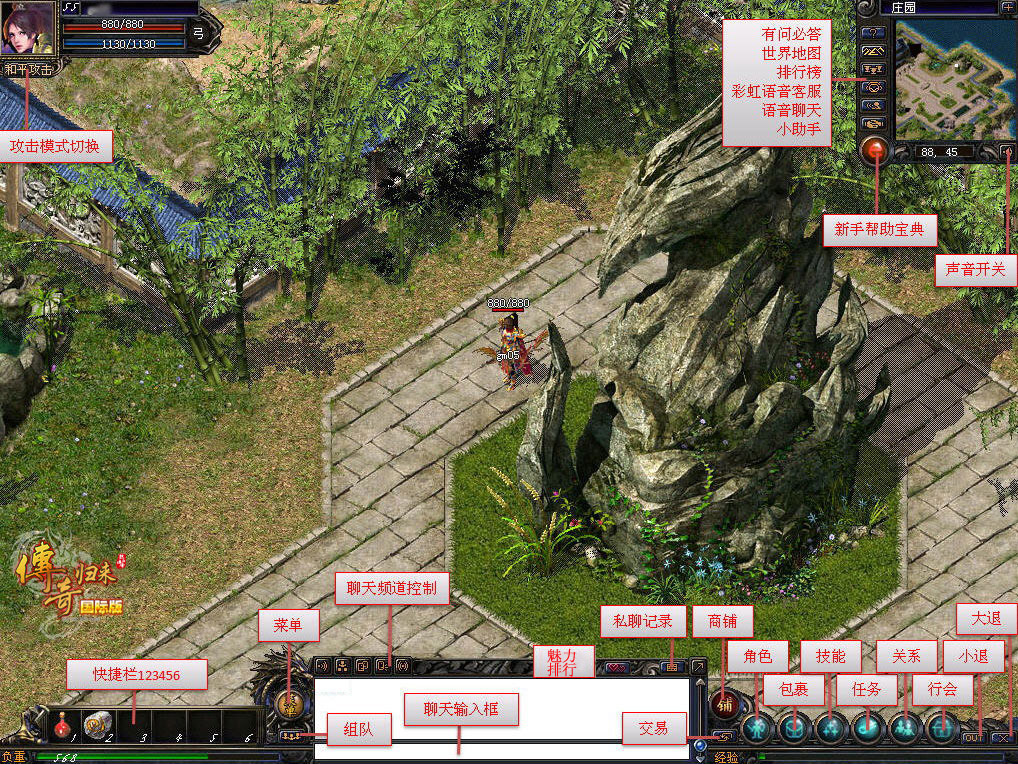
Task: Toggle the sound switch below the minimap
Action: pos(1007,153)
